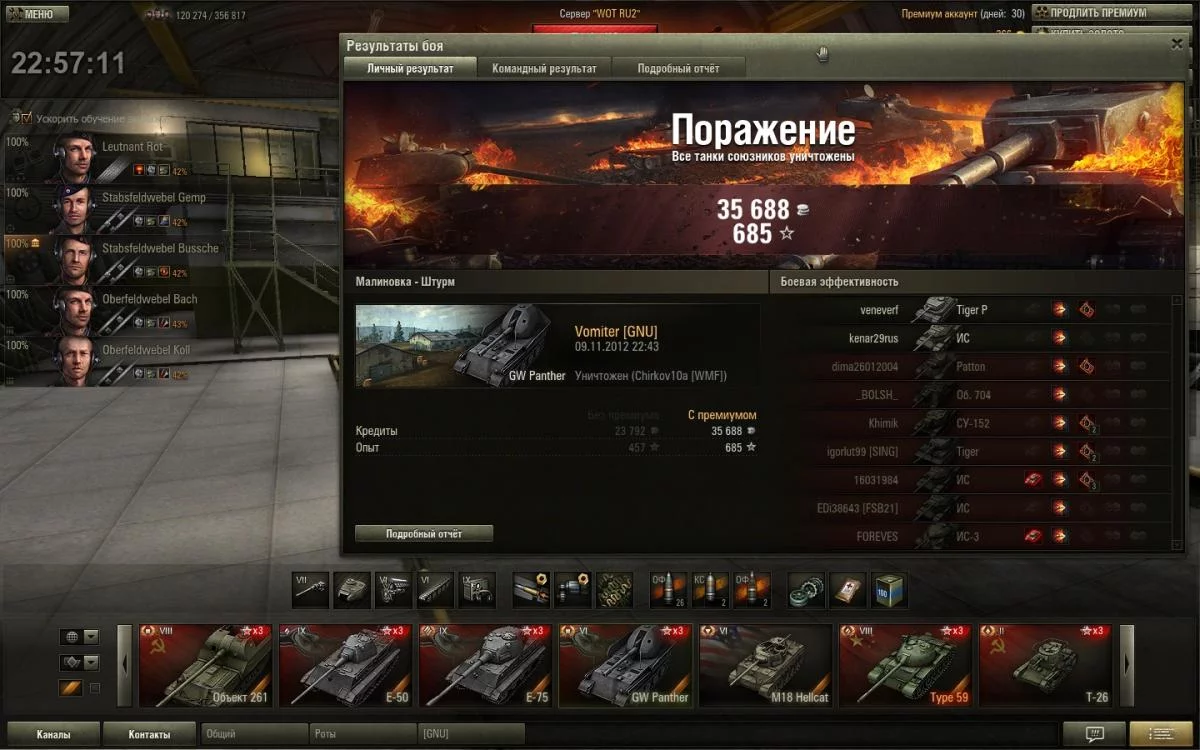
Task: Toggle the accelerate crew training checkbox
Action: [27, 118]
